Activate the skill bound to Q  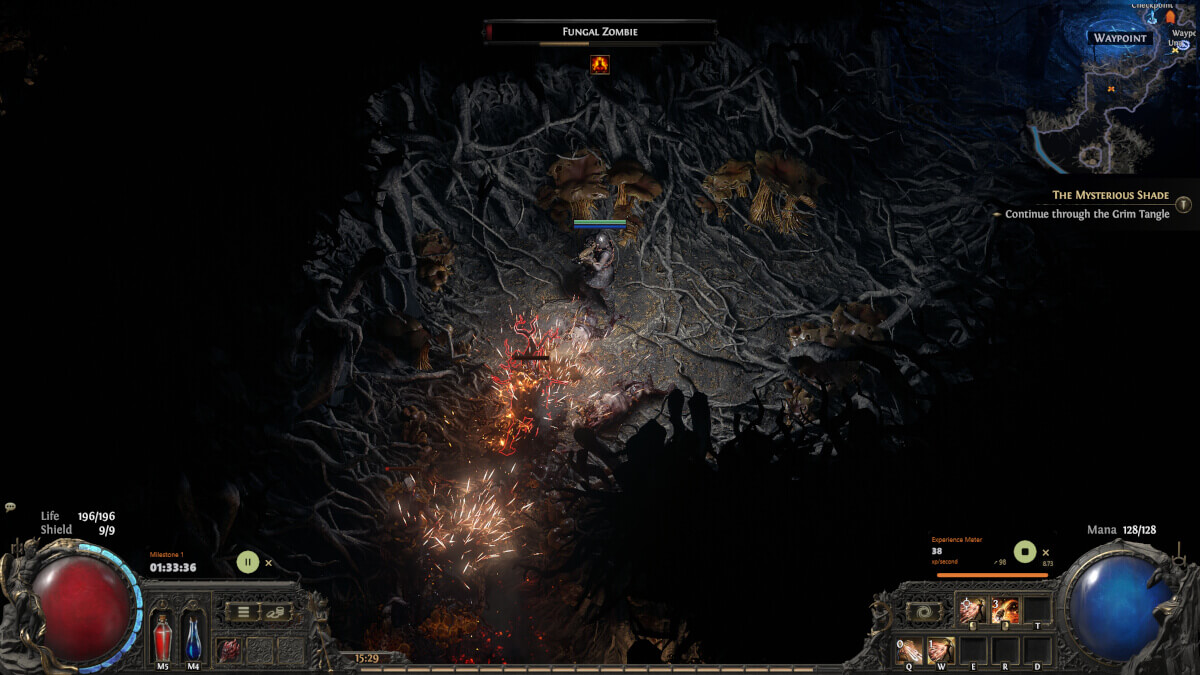910,651
